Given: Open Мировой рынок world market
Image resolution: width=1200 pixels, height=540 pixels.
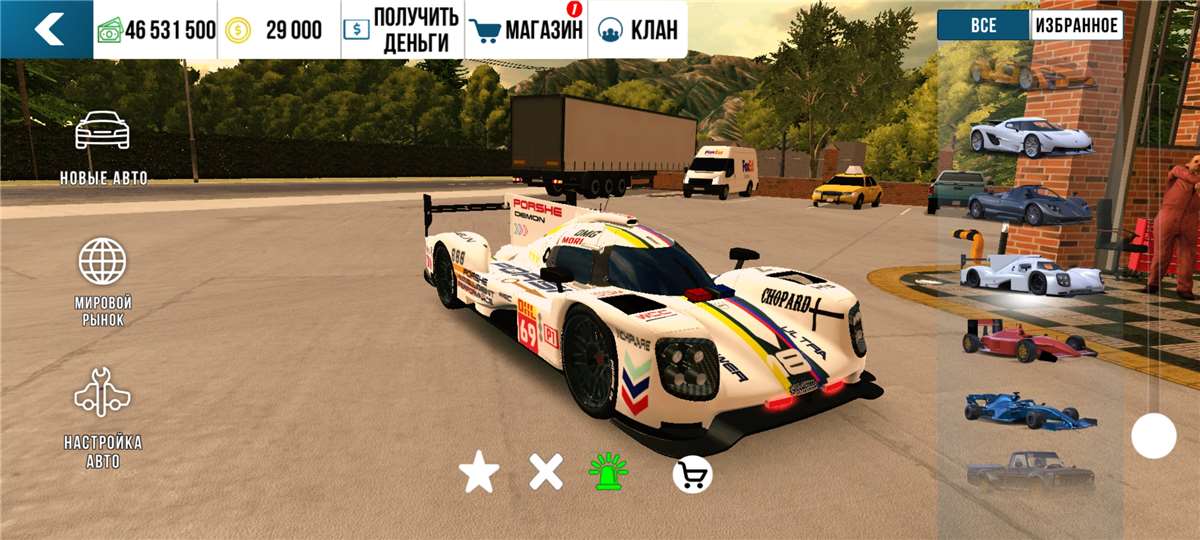Looking at the screenshot, I should pos(103,282).
